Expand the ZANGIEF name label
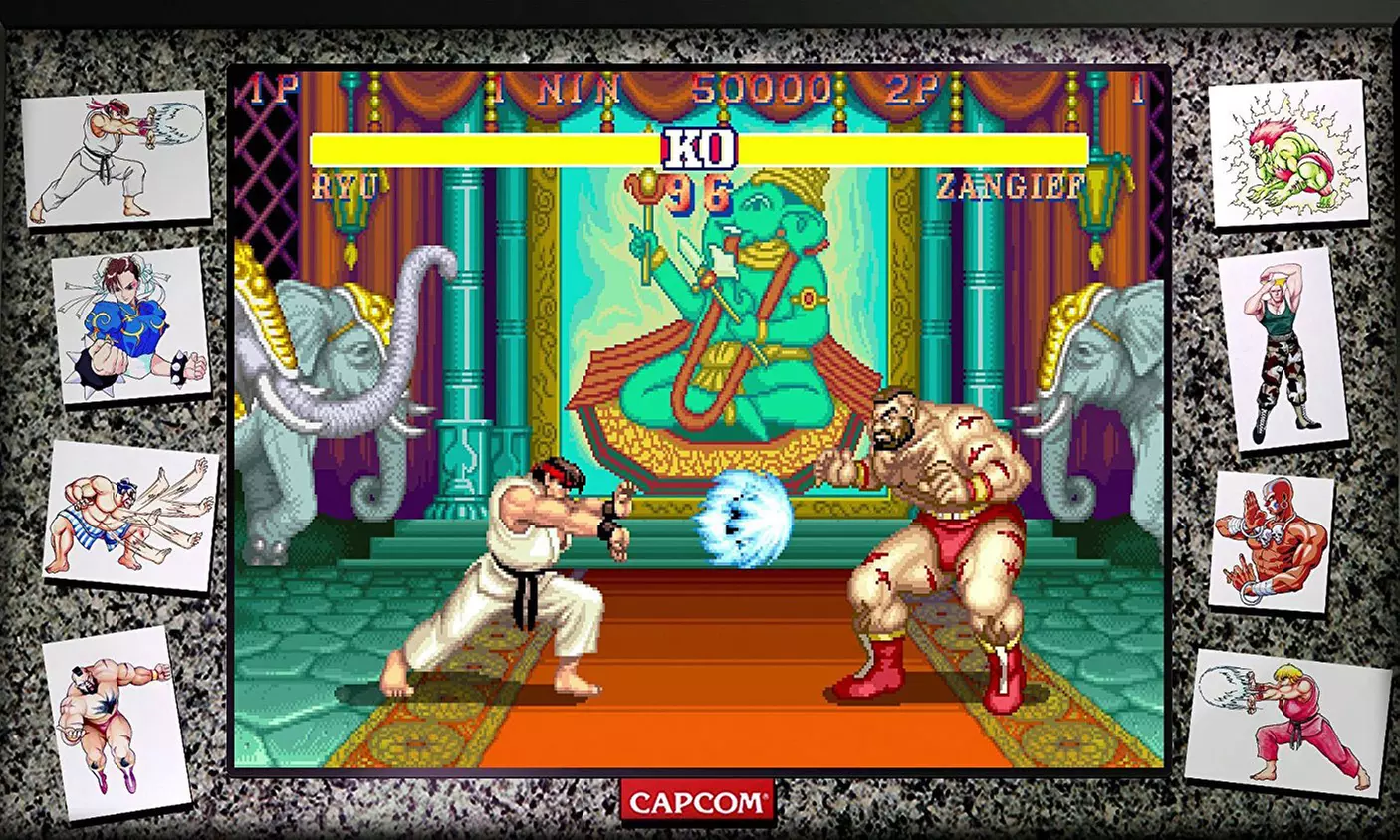This screenshot has height=840, width=1400. [x=1010, y=185]
